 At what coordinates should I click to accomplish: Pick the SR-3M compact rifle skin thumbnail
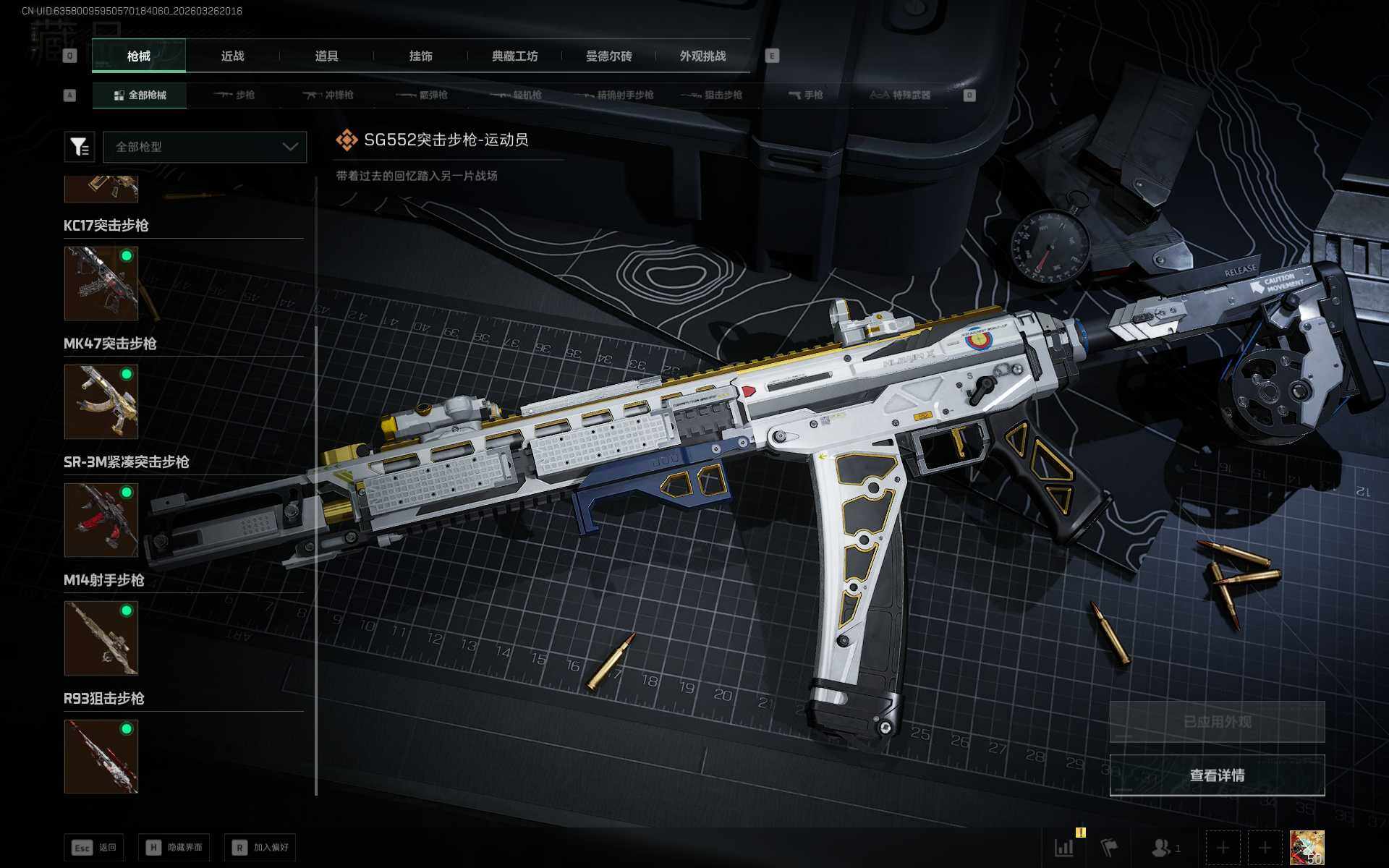click(101, 520)
